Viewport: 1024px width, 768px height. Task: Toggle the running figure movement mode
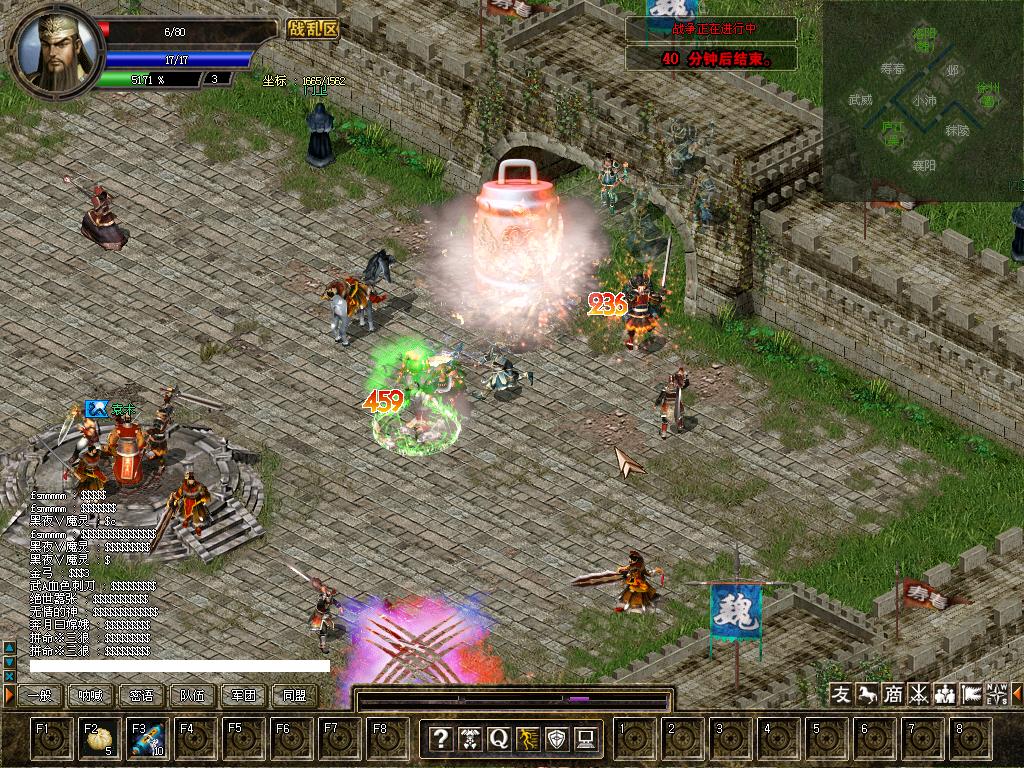point(528,739)
